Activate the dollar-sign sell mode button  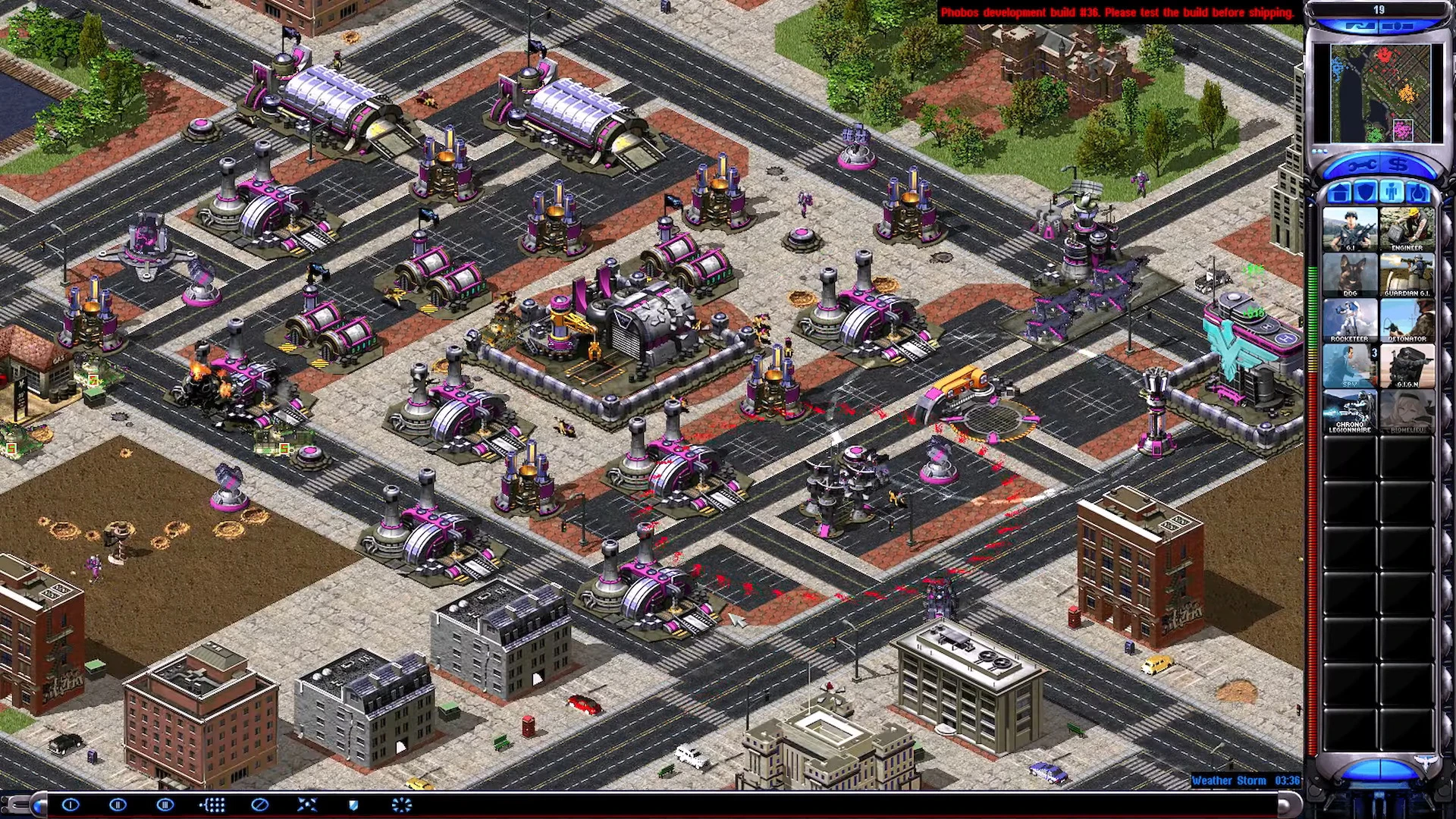point(1400,165)
